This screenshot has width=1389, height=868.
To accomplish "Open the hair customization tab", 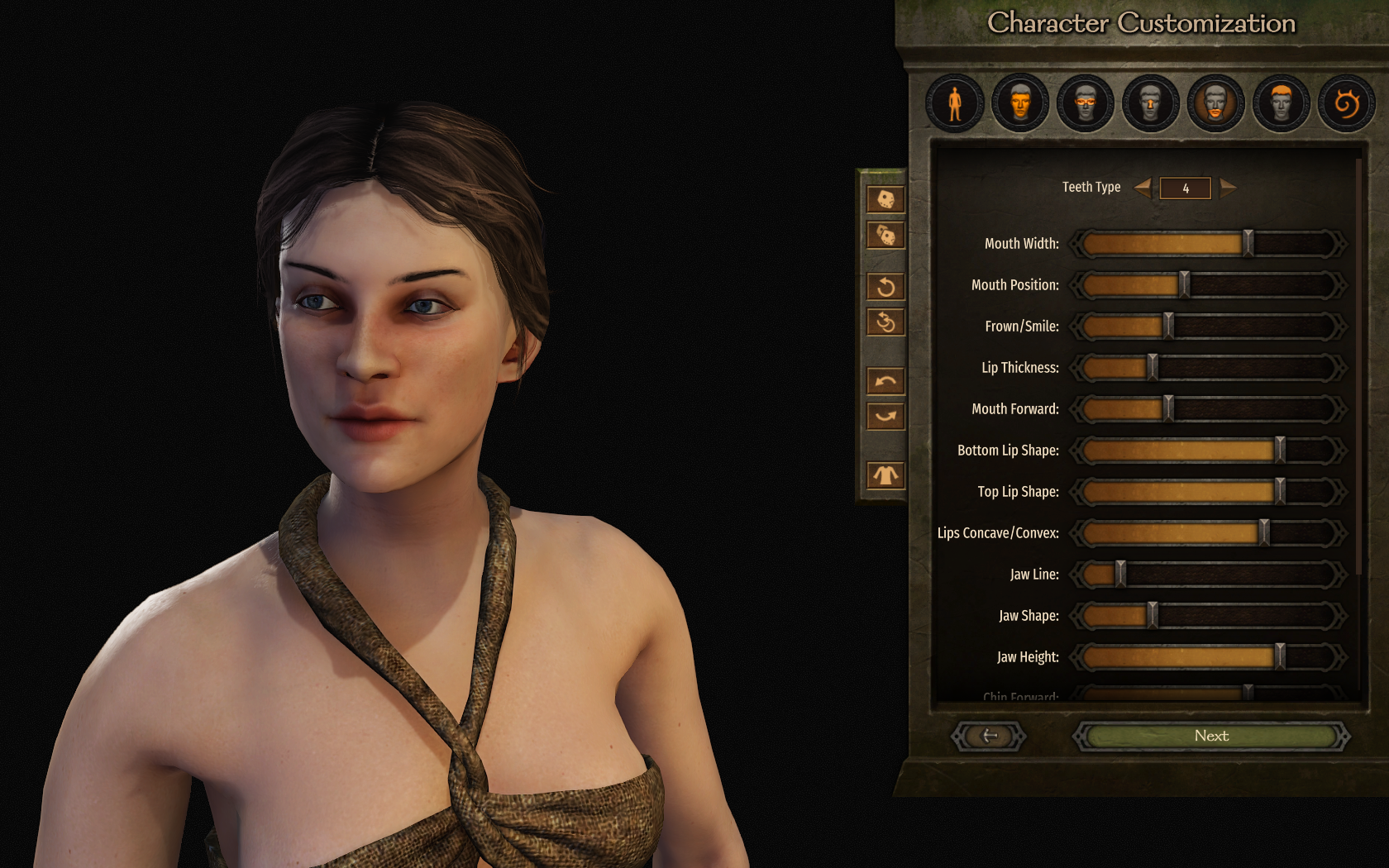I will tap(1281, 104).
